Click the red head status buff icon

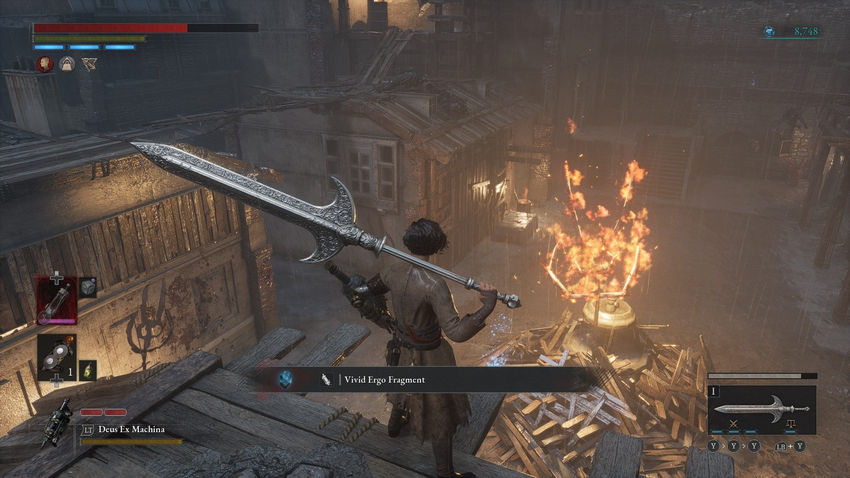pos(45,64)
